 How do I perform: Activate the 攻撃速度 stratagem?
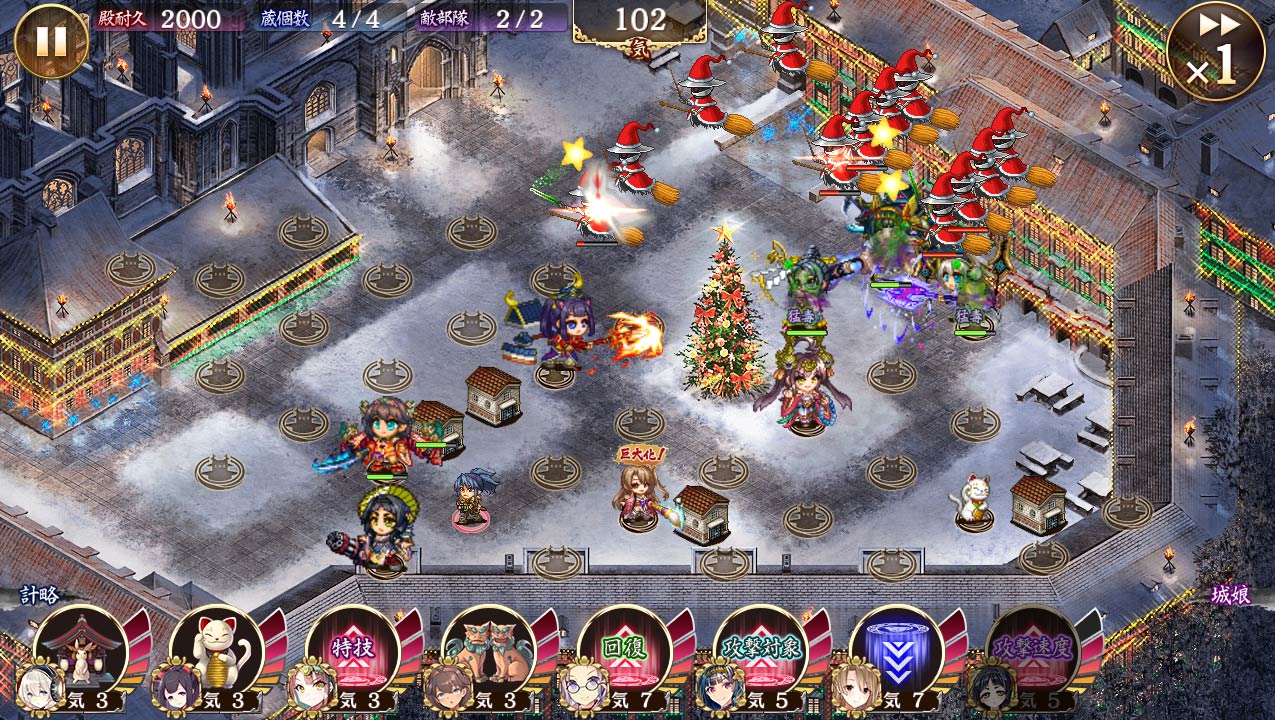(x=1032, y=650)
